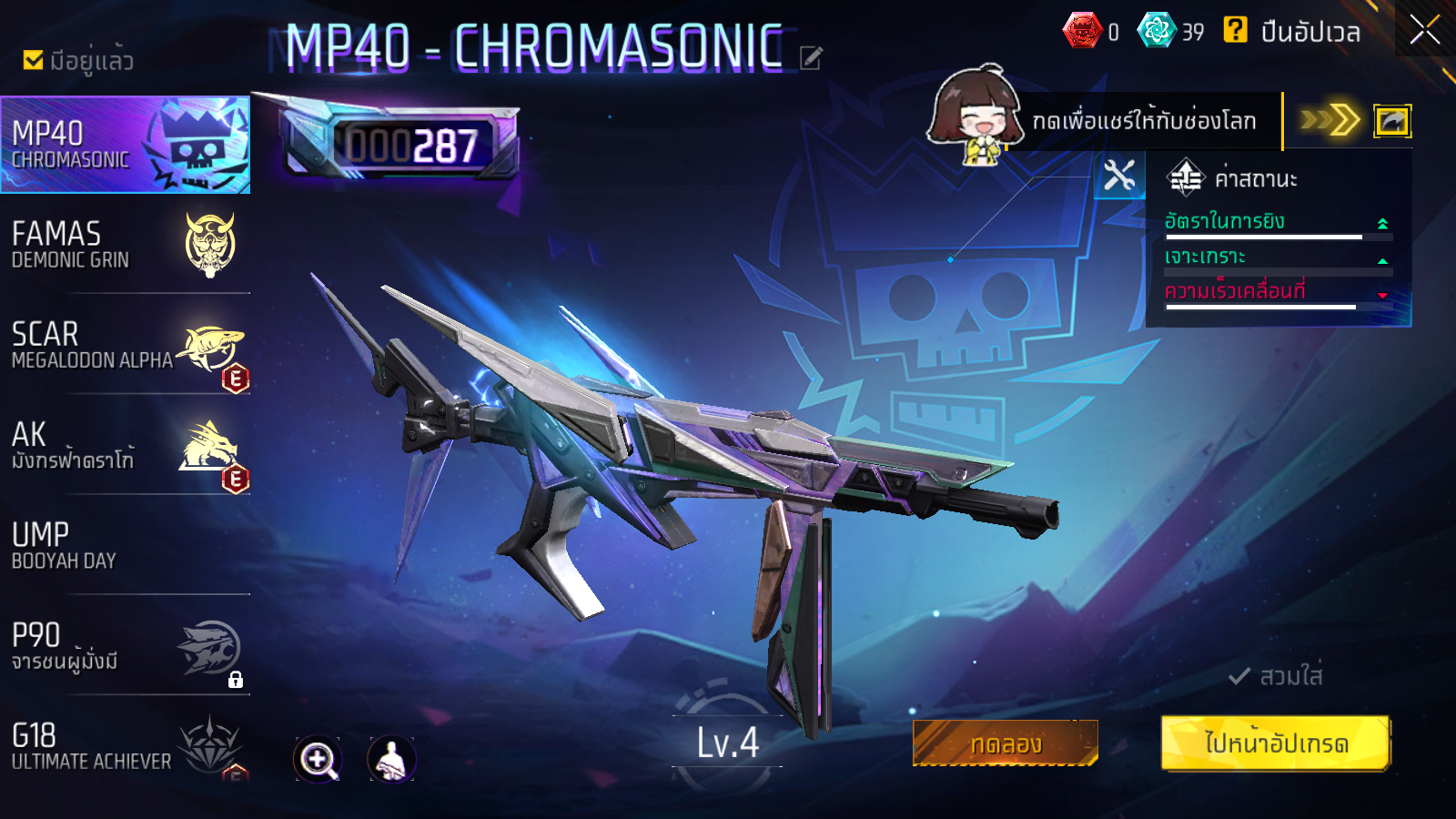1456x819 pixels.
Task: Open UMP Booyah Day skin
Action: pos(126,546)
